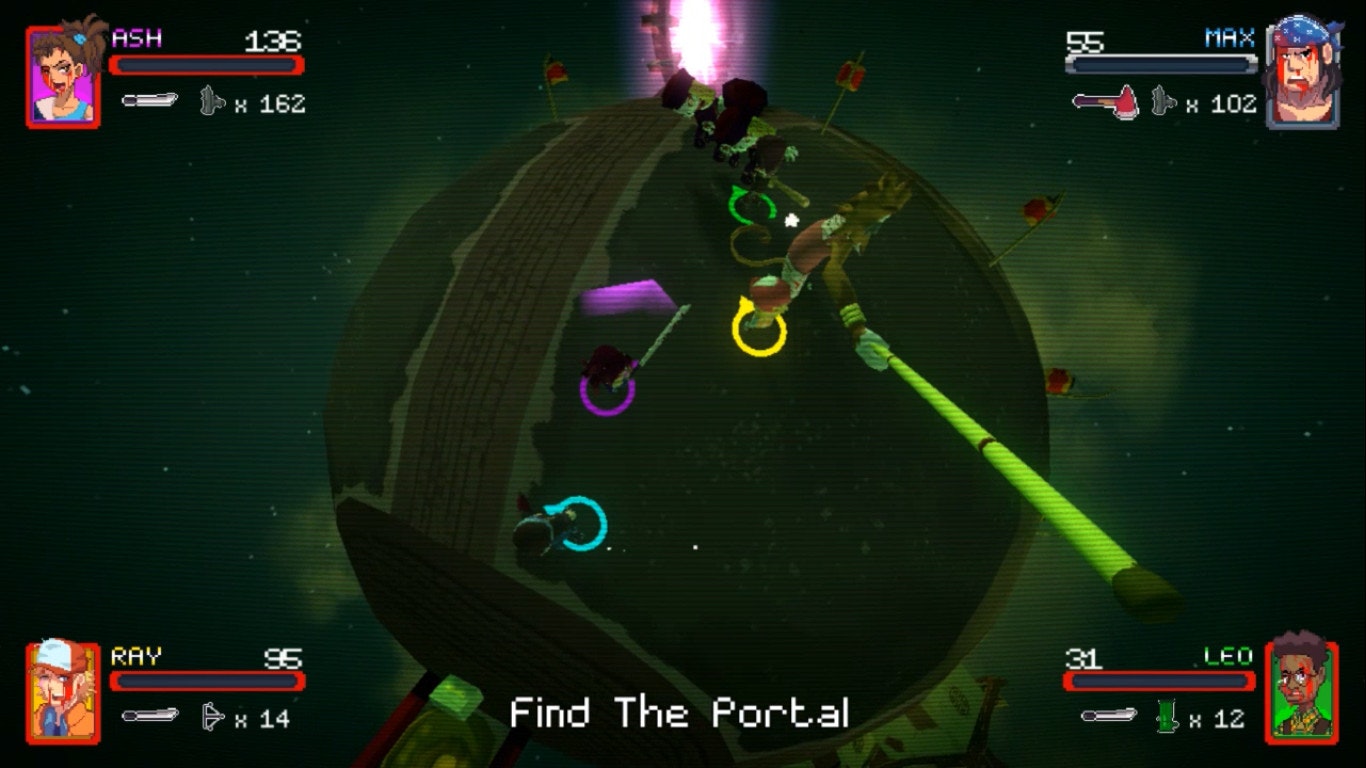
Task: Click Max's machine gun icon
Action: [1163, 101]
